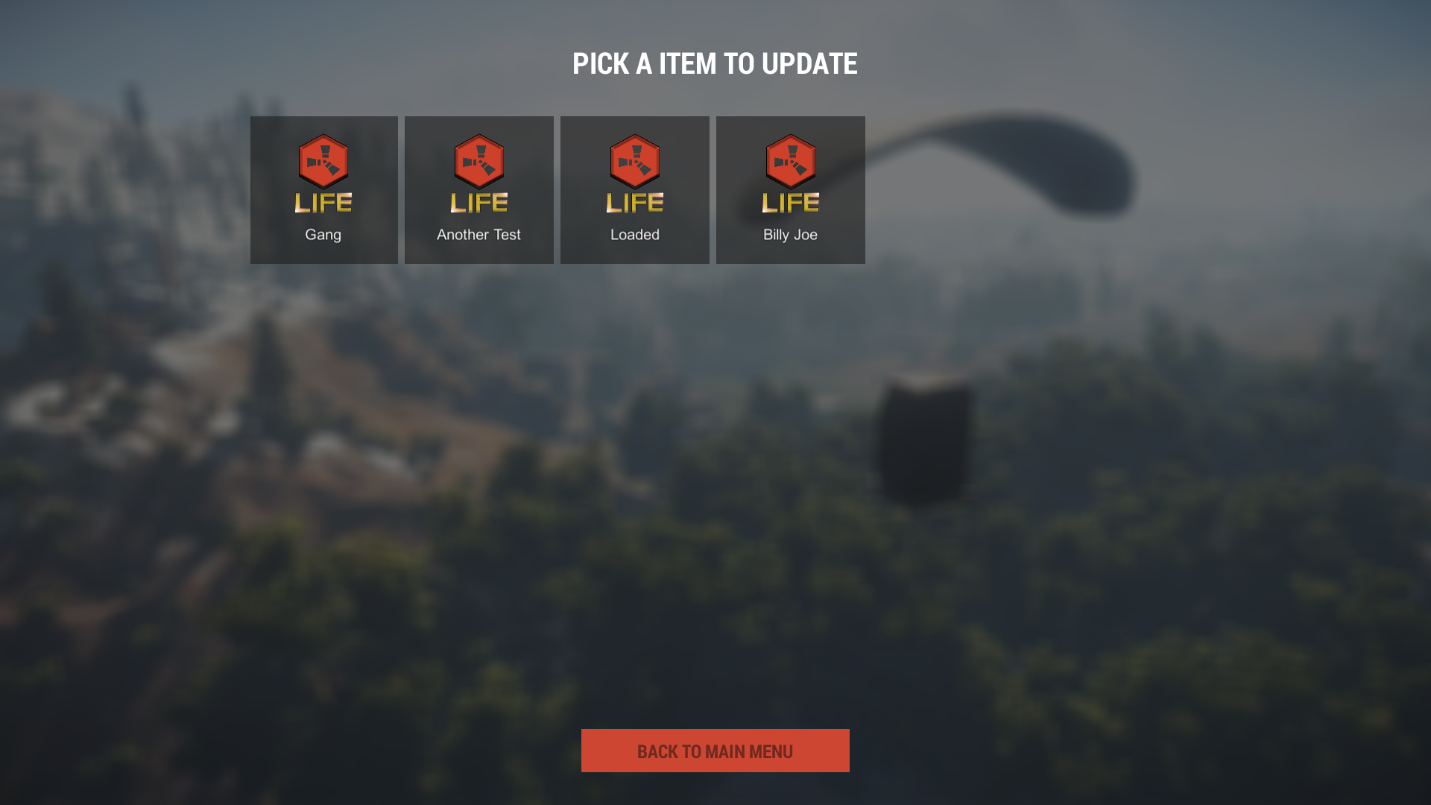
Task: Select the Gang item tile
Action: pyautogui.click(x=324, y=190)
